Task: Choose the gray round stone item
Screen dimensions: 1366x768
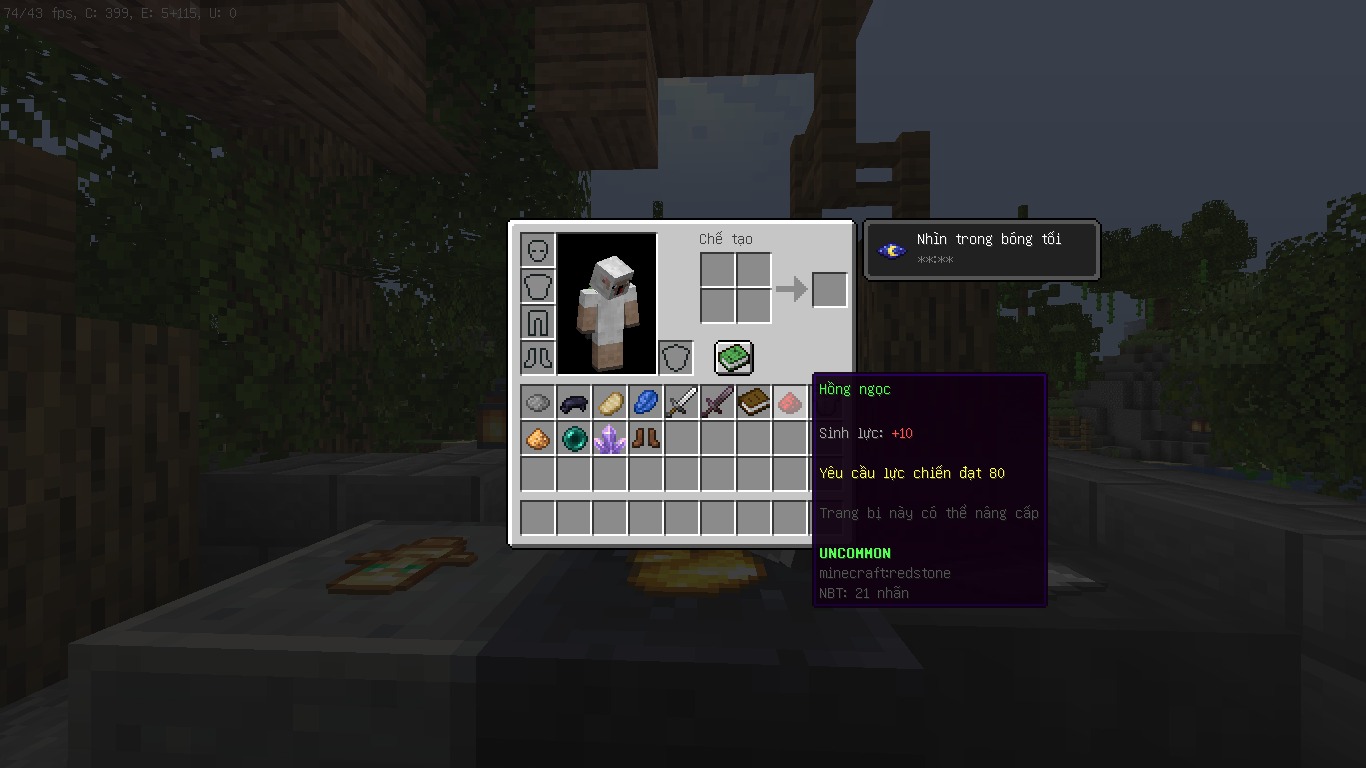Action: click(x=538, y=403)
